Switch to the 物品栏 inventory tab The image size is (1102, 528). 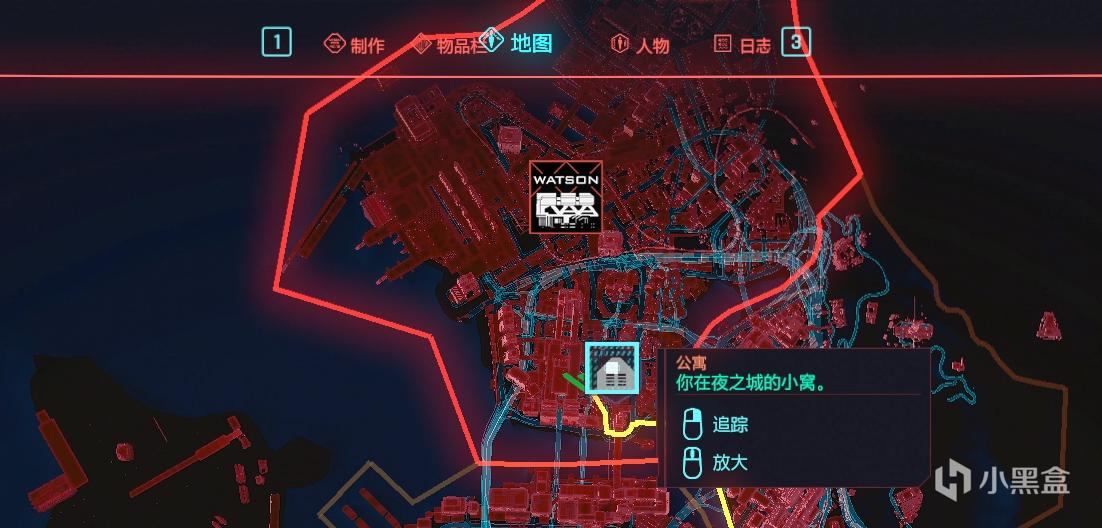450,45
